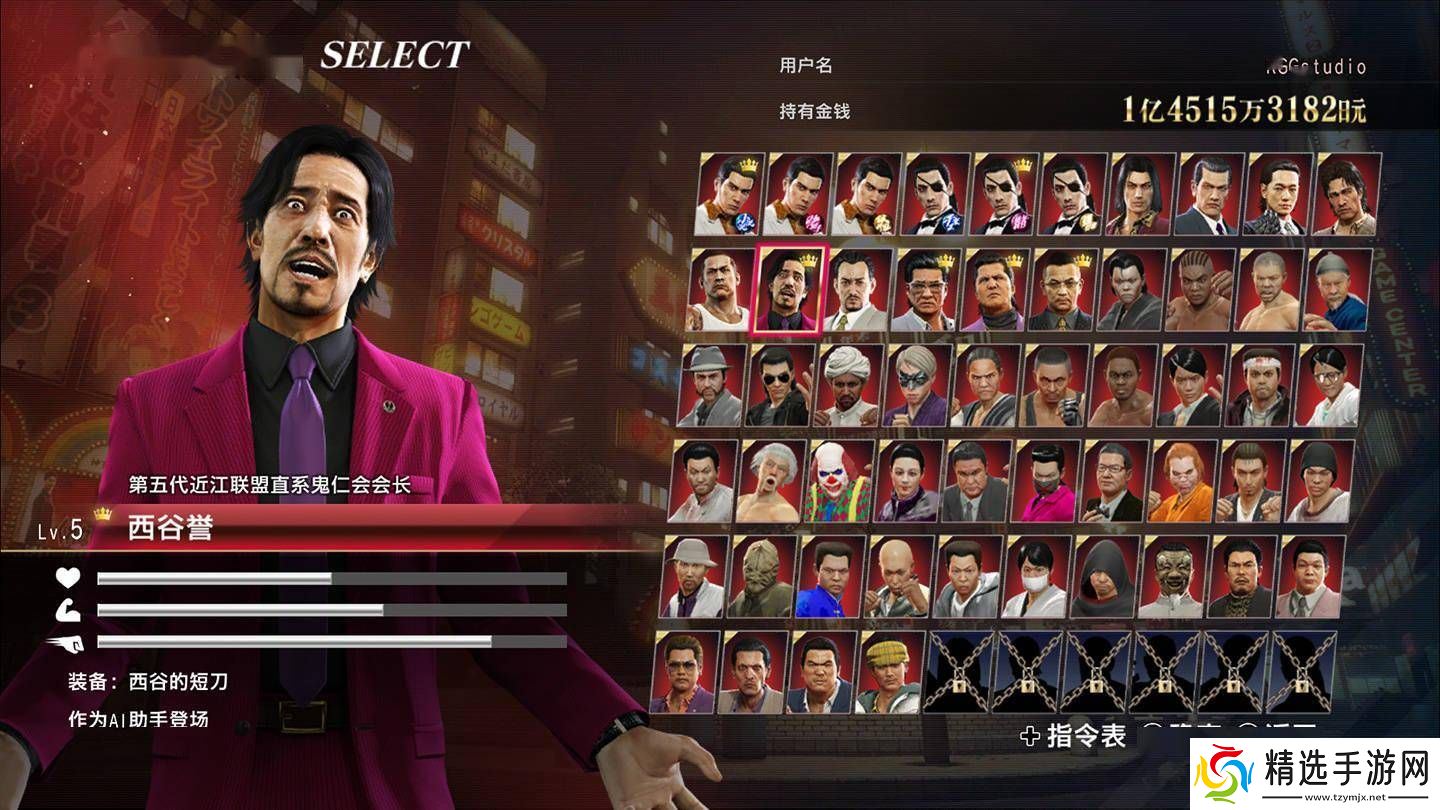Choose the fighter with the yellow plaid cap
Image resolution: width=1440 pixels, height=810 pixels.
pos(890,672)
